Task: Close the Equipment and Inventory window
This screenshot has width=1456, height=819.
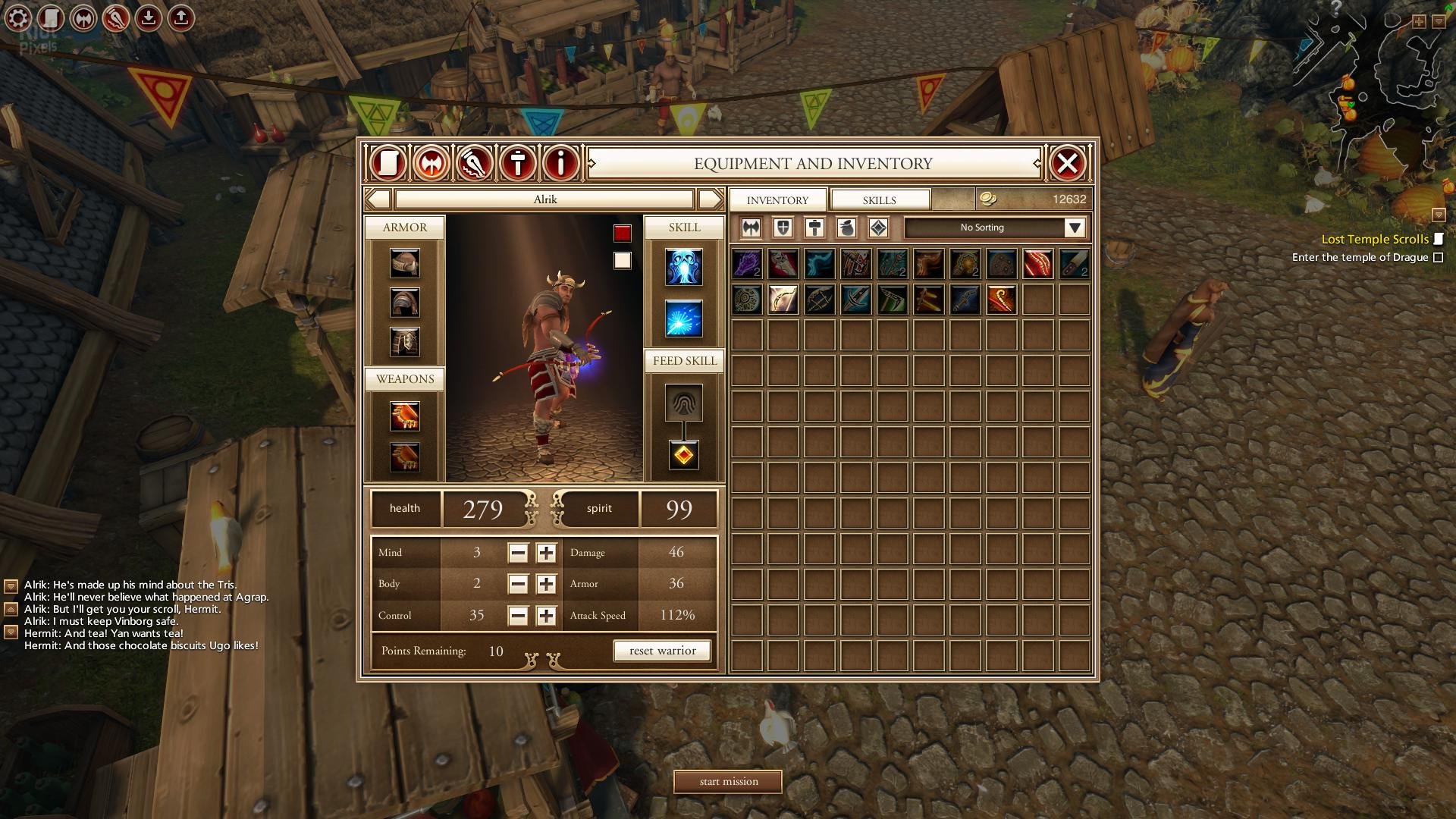Action: pos(1067,163)
